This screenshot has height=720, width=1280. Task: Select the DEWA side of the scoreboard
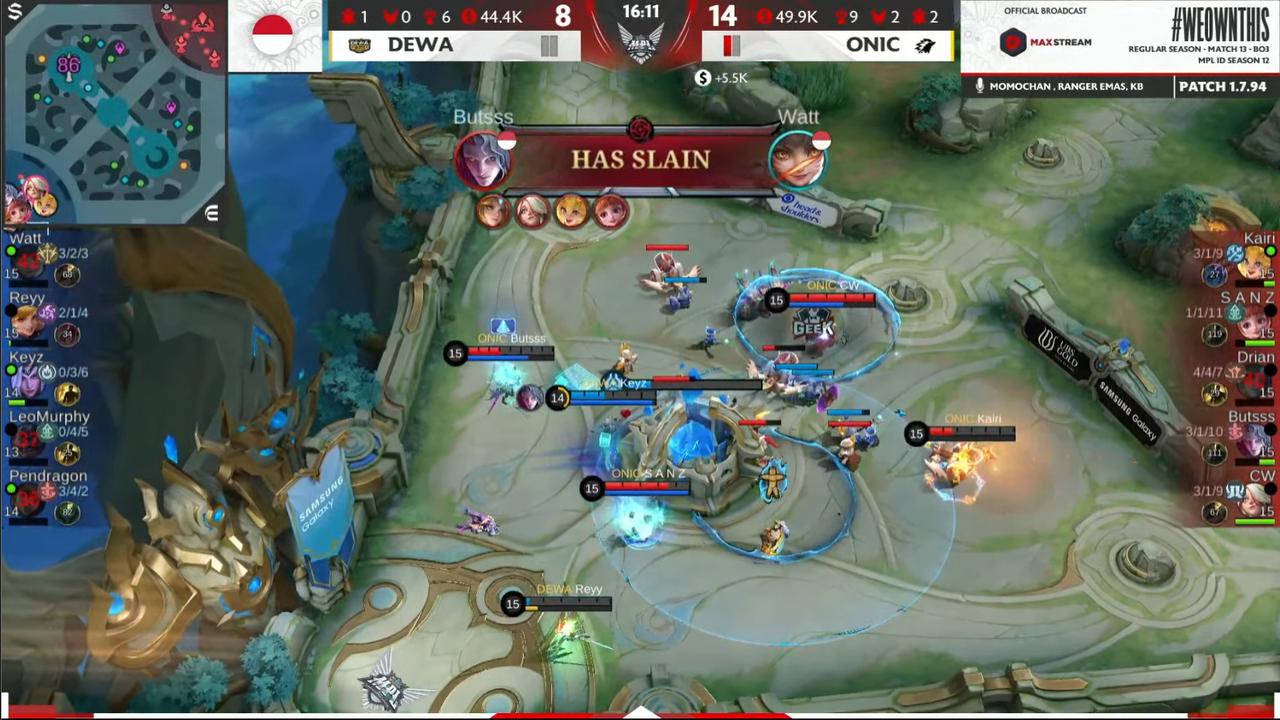(455, 45)
